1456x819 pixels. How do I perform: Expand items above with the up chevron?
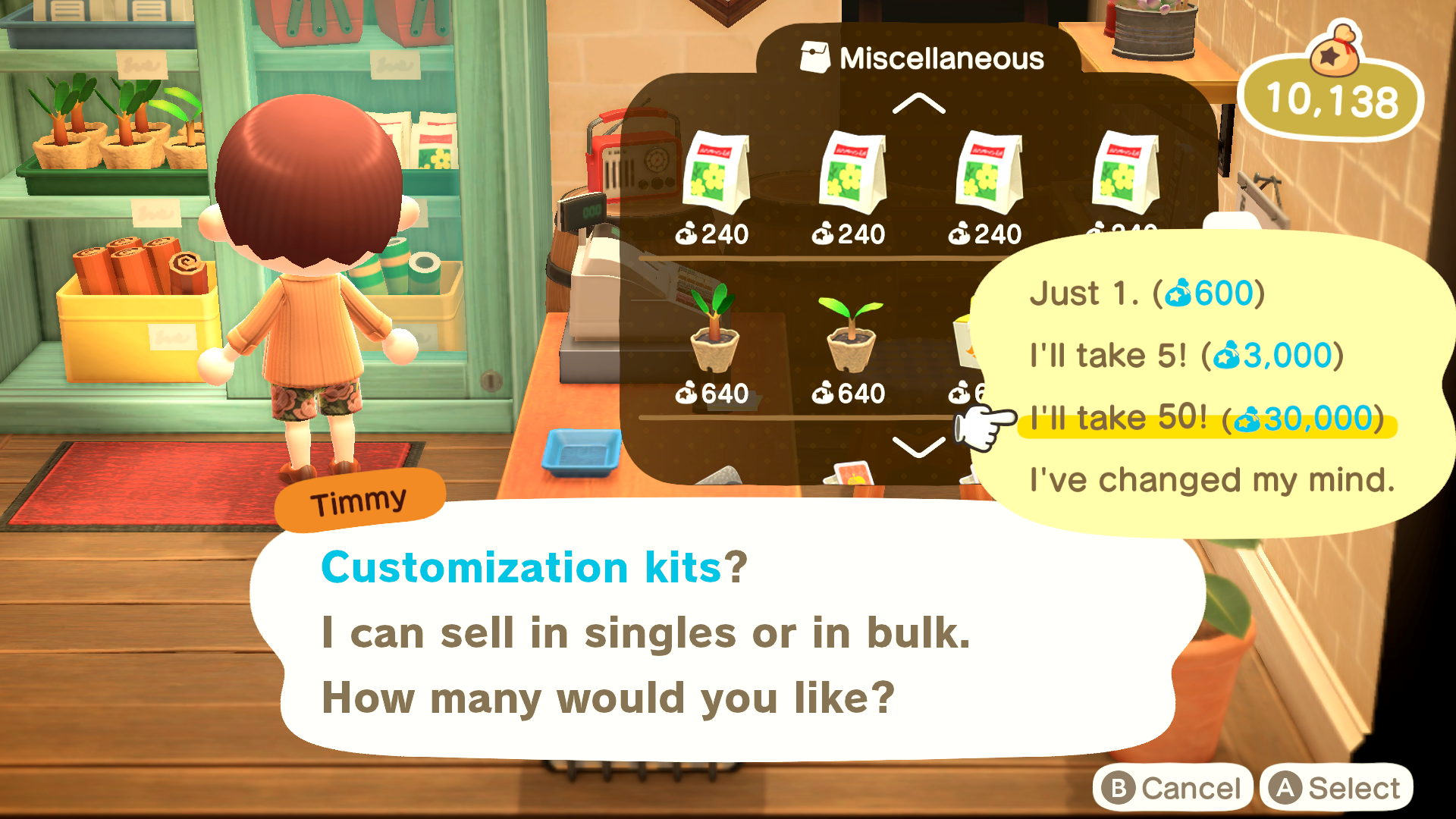coord(920,104)
